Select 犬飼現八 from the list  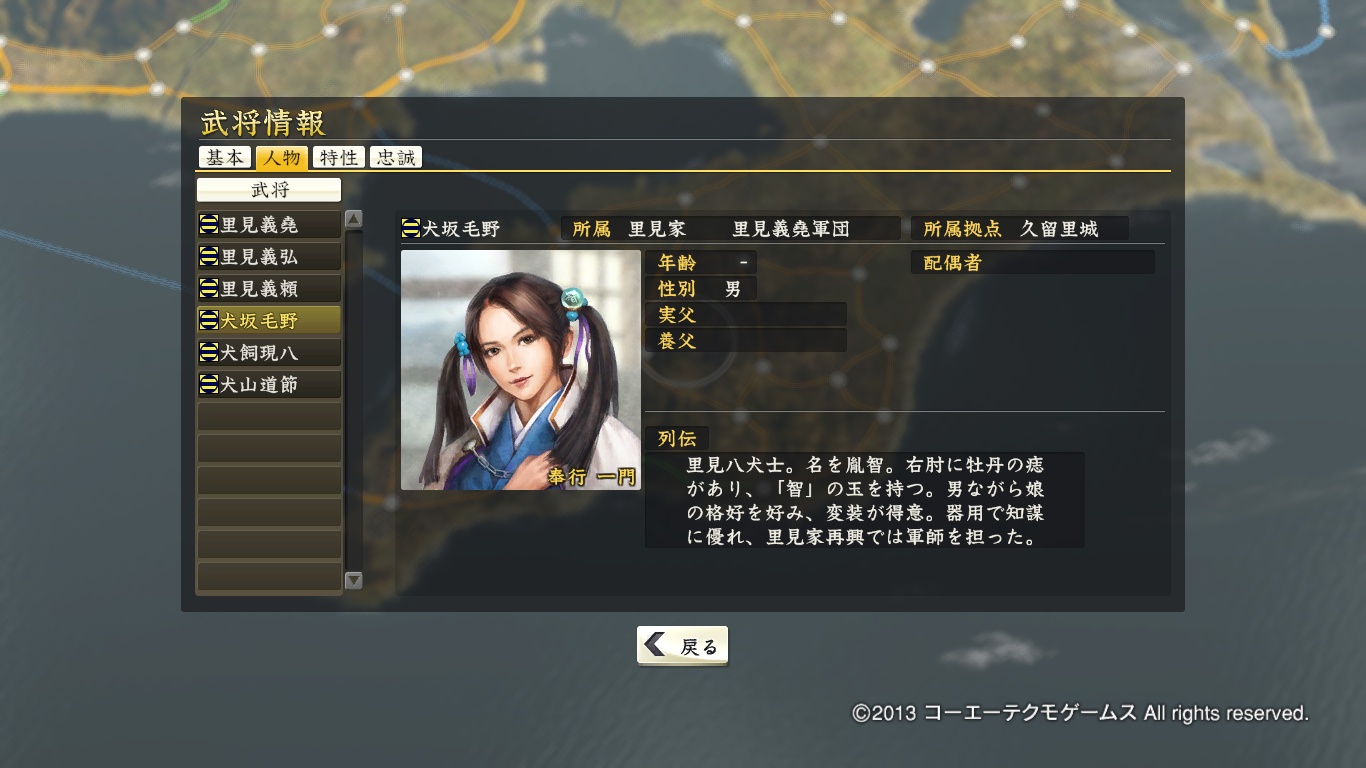click(x=269, y=353)
